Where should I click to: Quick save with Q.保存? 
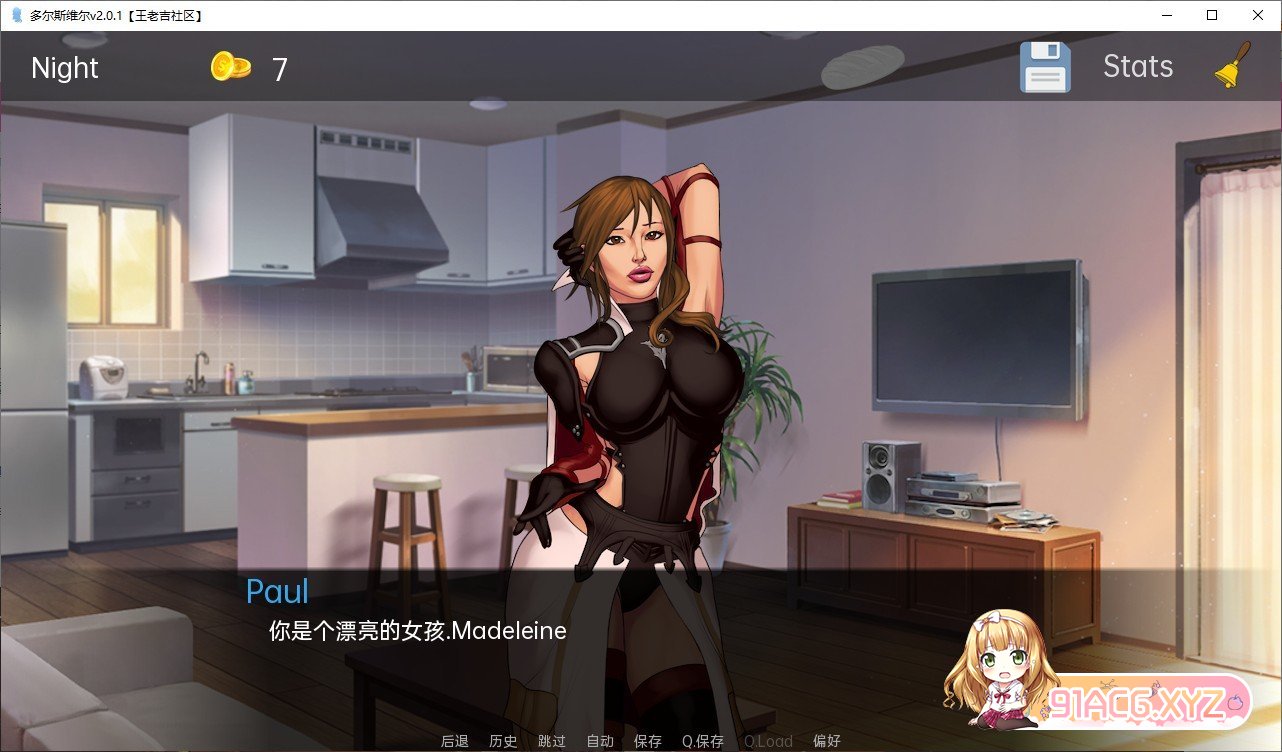point(703,741)
